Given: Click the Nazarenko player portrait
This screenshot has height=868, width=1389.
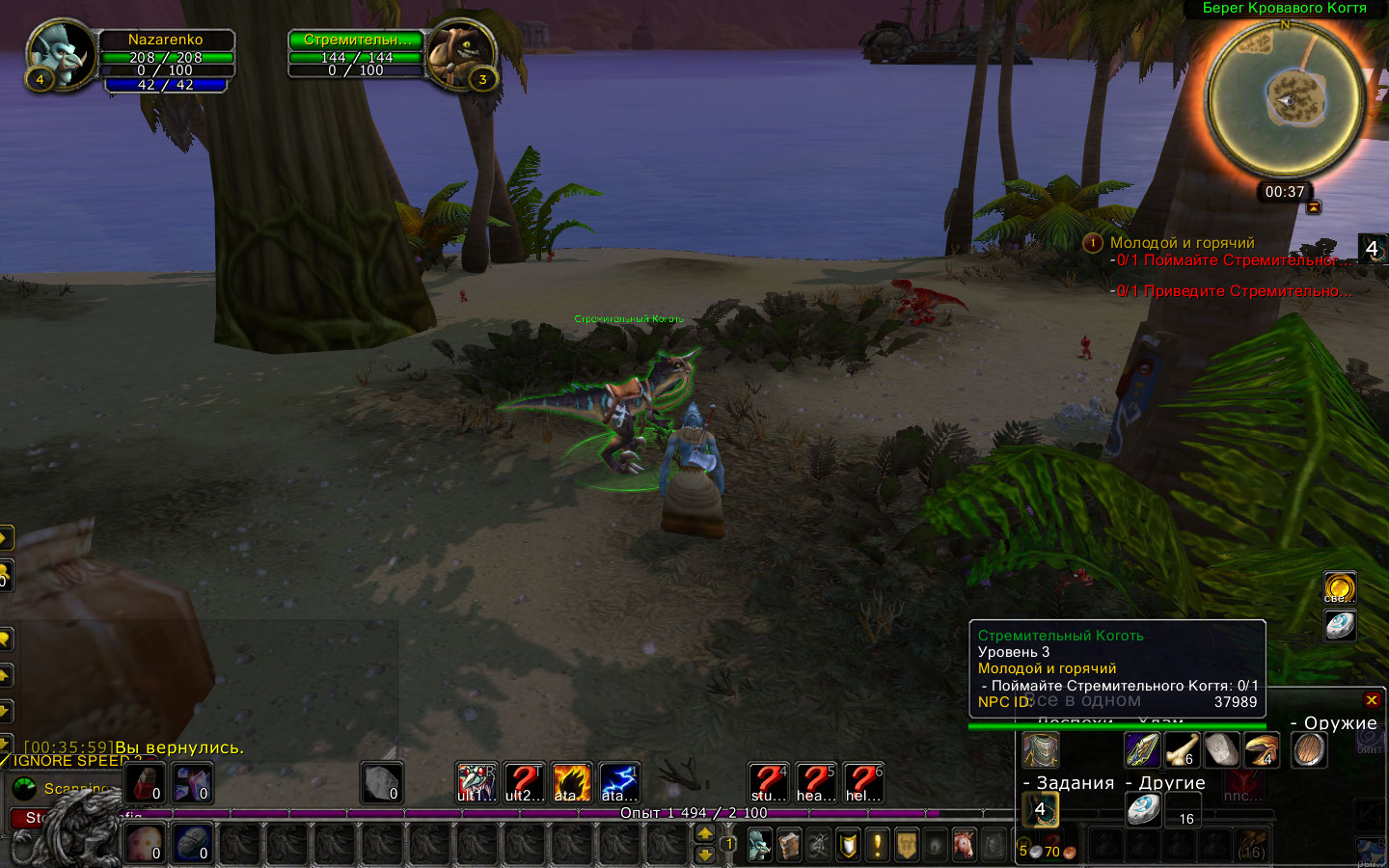Looking at the screenshot, I should click(x=60, y=54).
